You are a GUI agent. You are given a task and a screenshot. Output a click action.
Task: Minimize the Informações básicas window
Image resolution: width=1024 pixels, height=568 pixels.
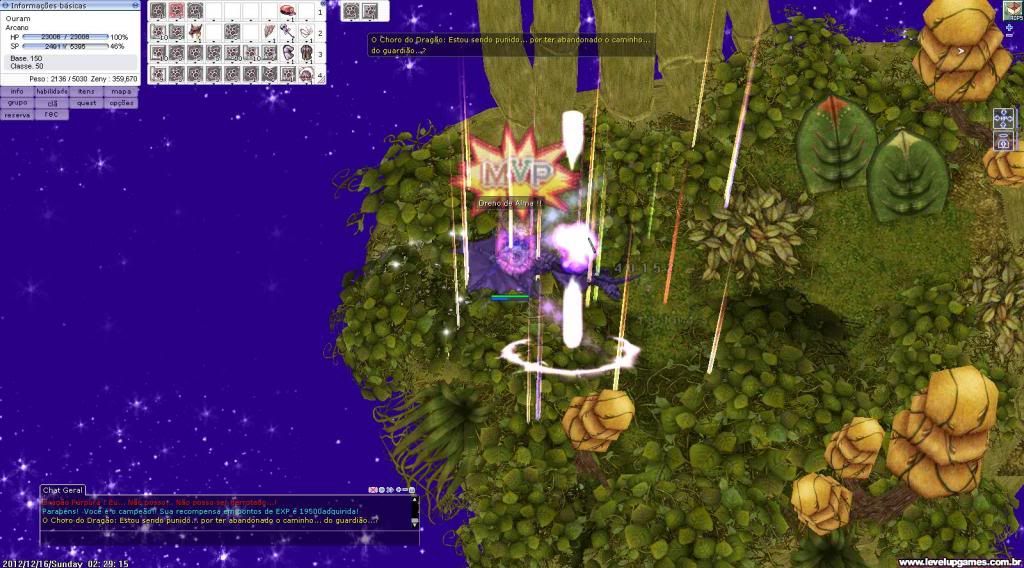click(x=134, y=5)
